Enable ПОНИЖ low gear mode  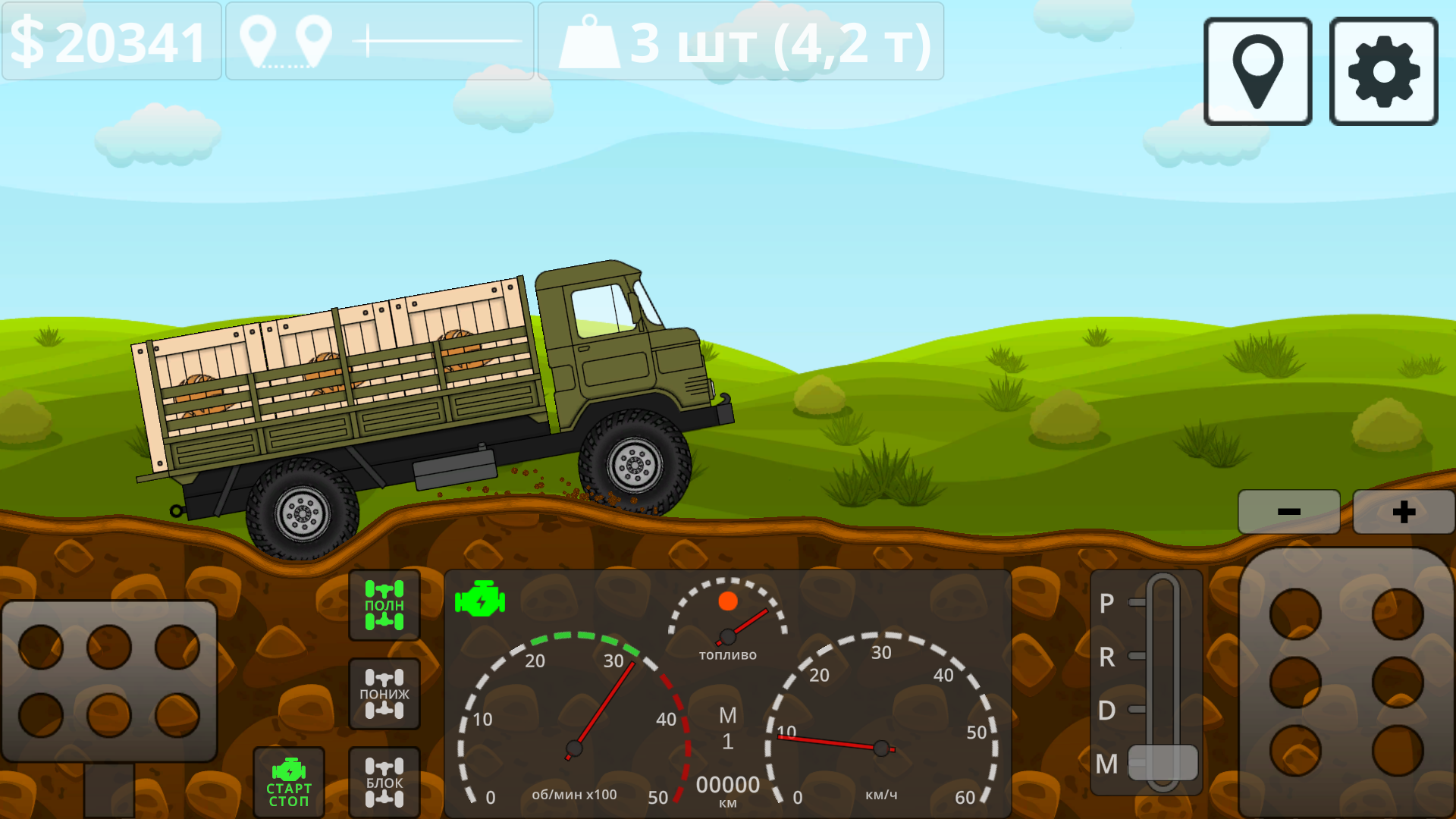point(384,692)
